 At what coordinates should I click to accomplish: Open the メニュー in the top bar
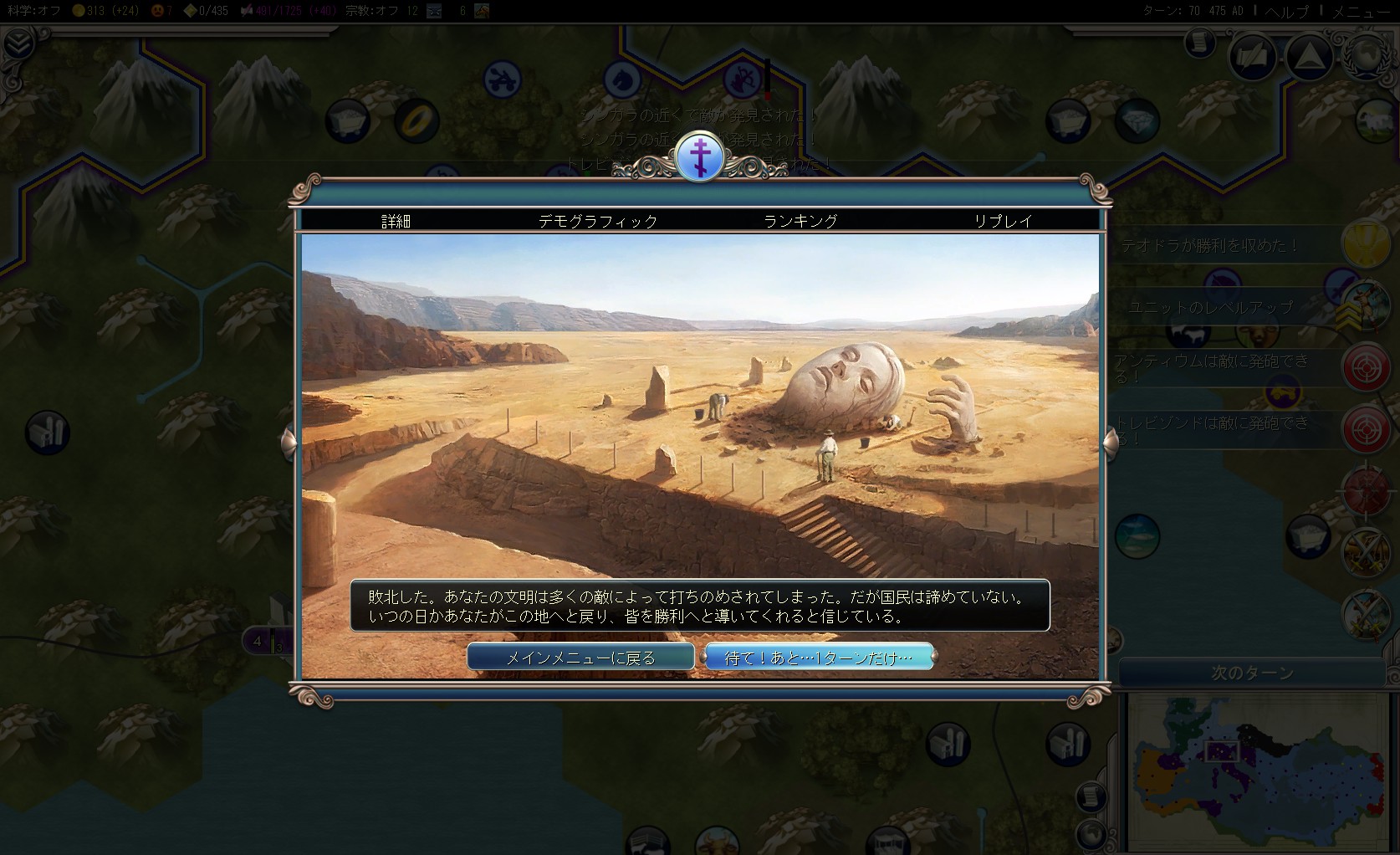pyautogui.click(x=1361, y=11)
